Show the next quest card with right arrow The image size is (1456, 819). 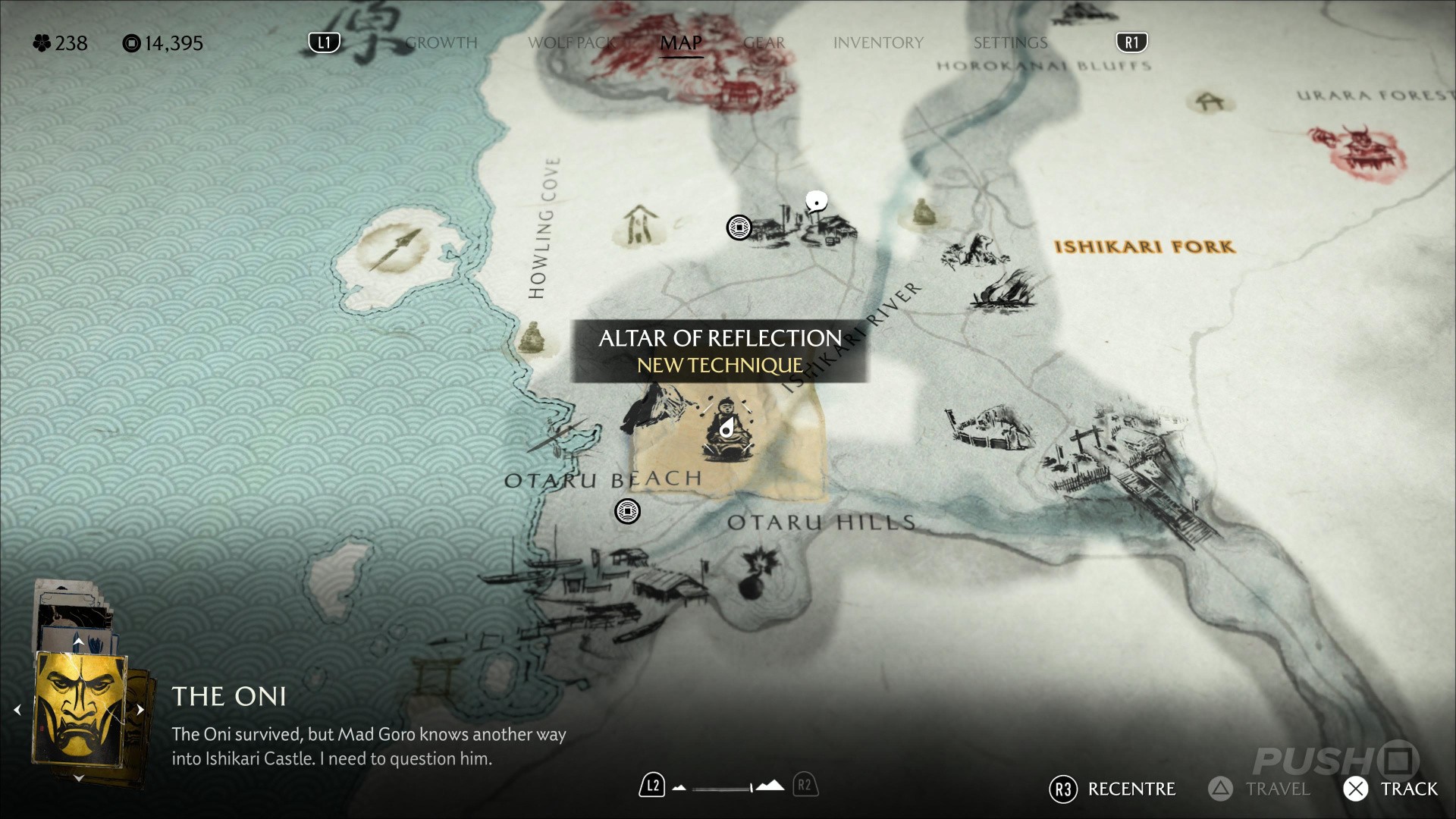[140, 710]
